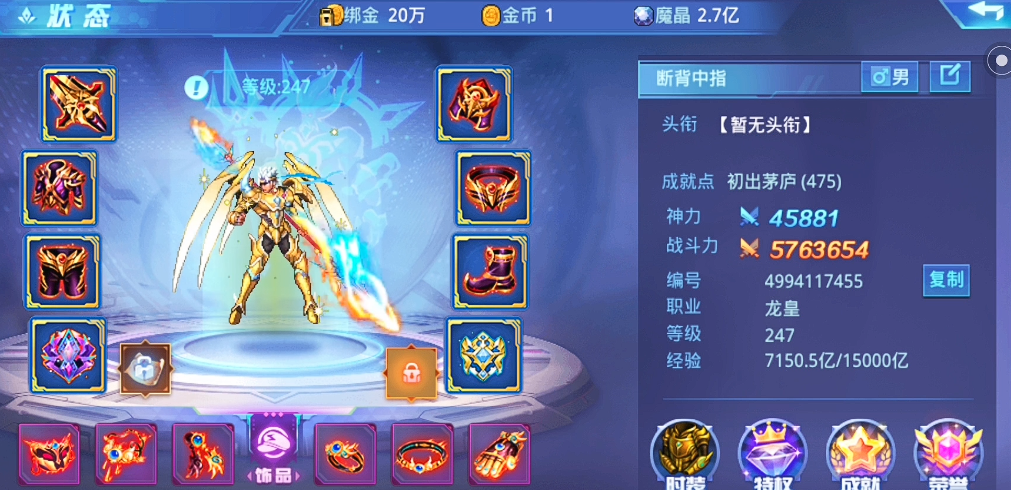
Task: Select the purple crystal emblem slot
Action: [x=68, y=354]
